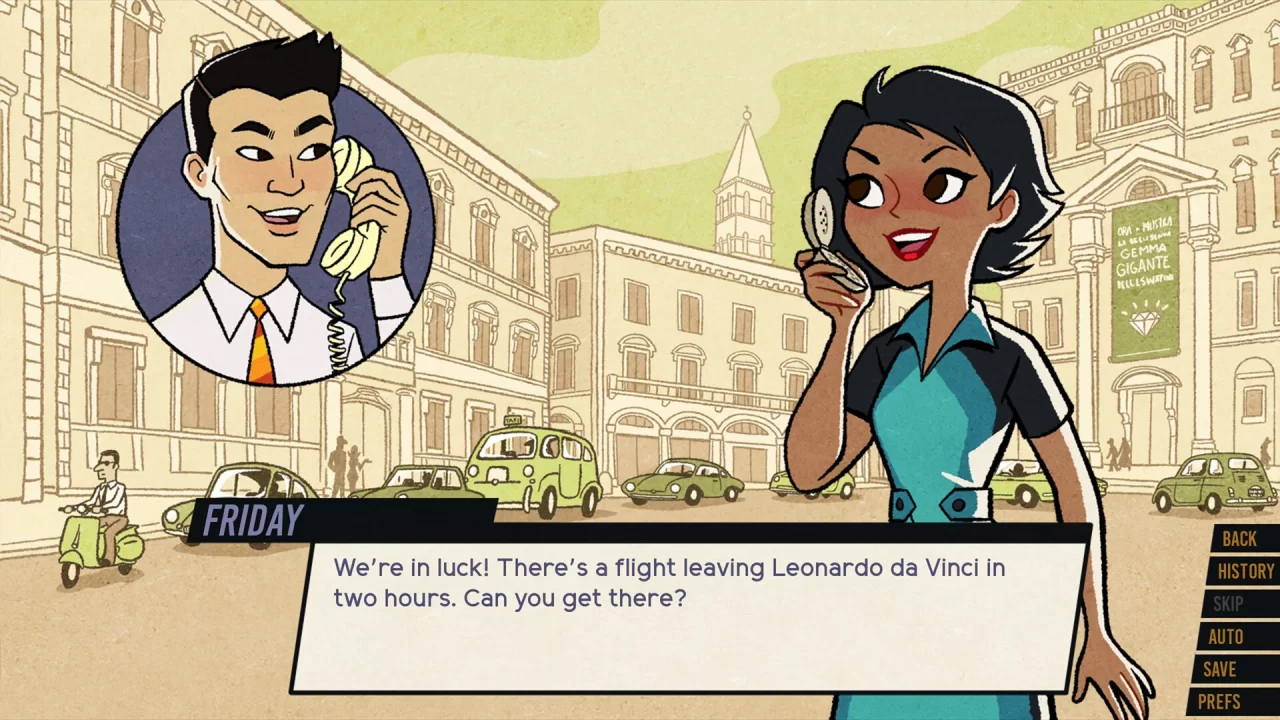
Task: Click BACK to return to previous dialogue
Action: (x=1240, y=539)
